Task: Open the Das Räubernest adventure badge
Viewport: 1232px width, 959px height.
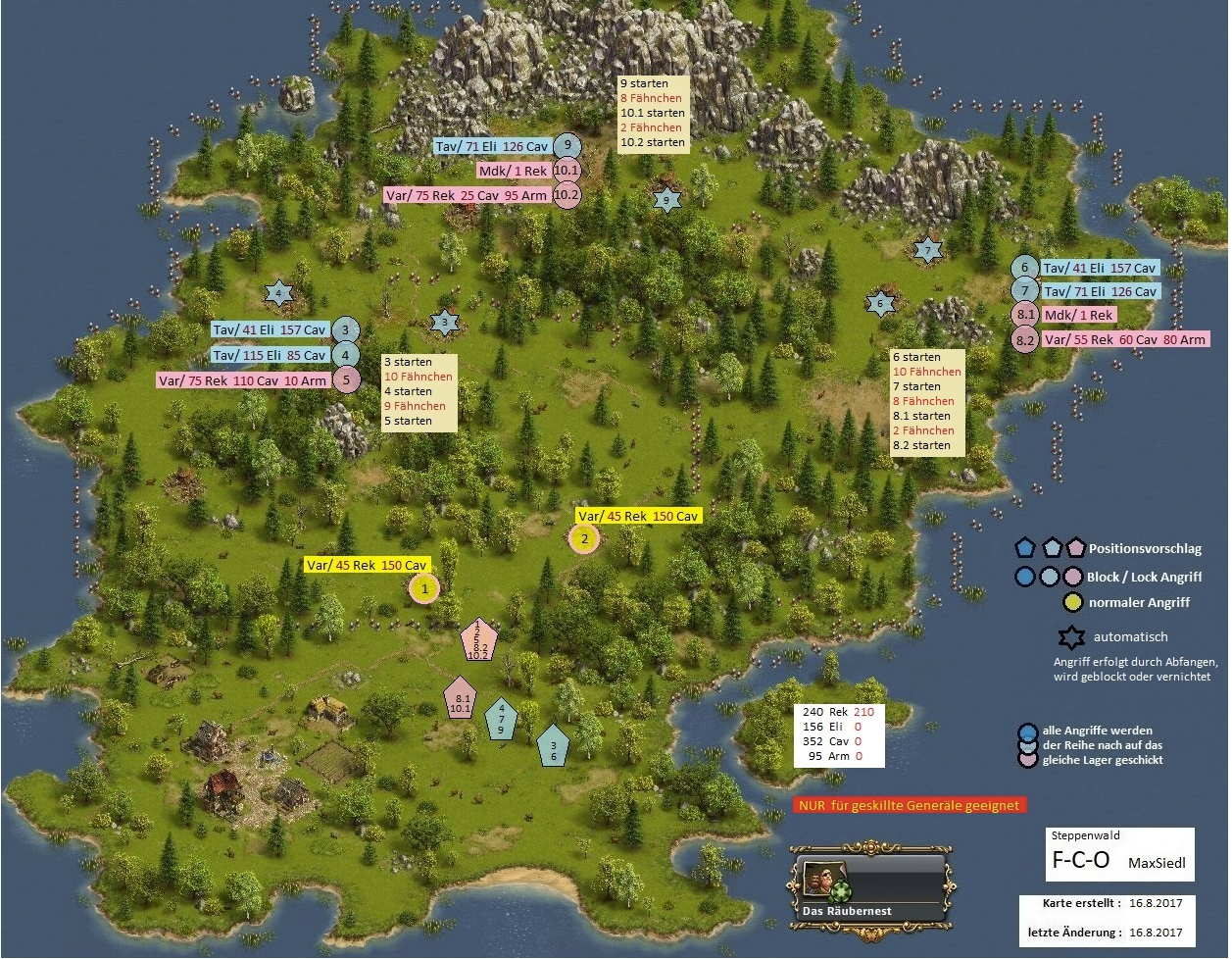Action: click(867, 887)
